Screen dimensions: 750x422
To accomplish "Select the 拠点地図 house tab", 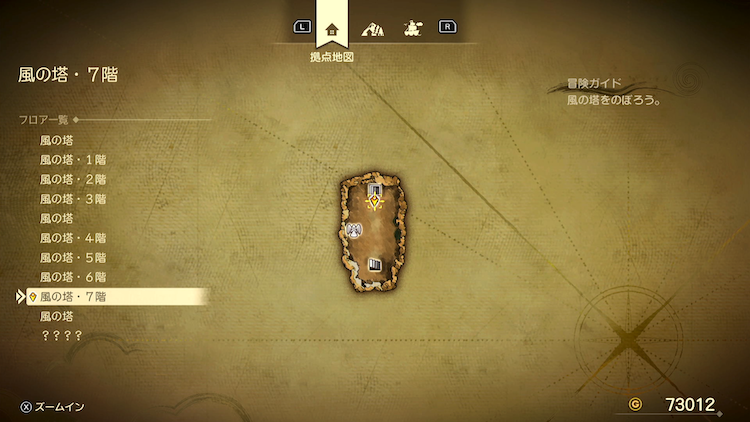I will tap(331, 28).
